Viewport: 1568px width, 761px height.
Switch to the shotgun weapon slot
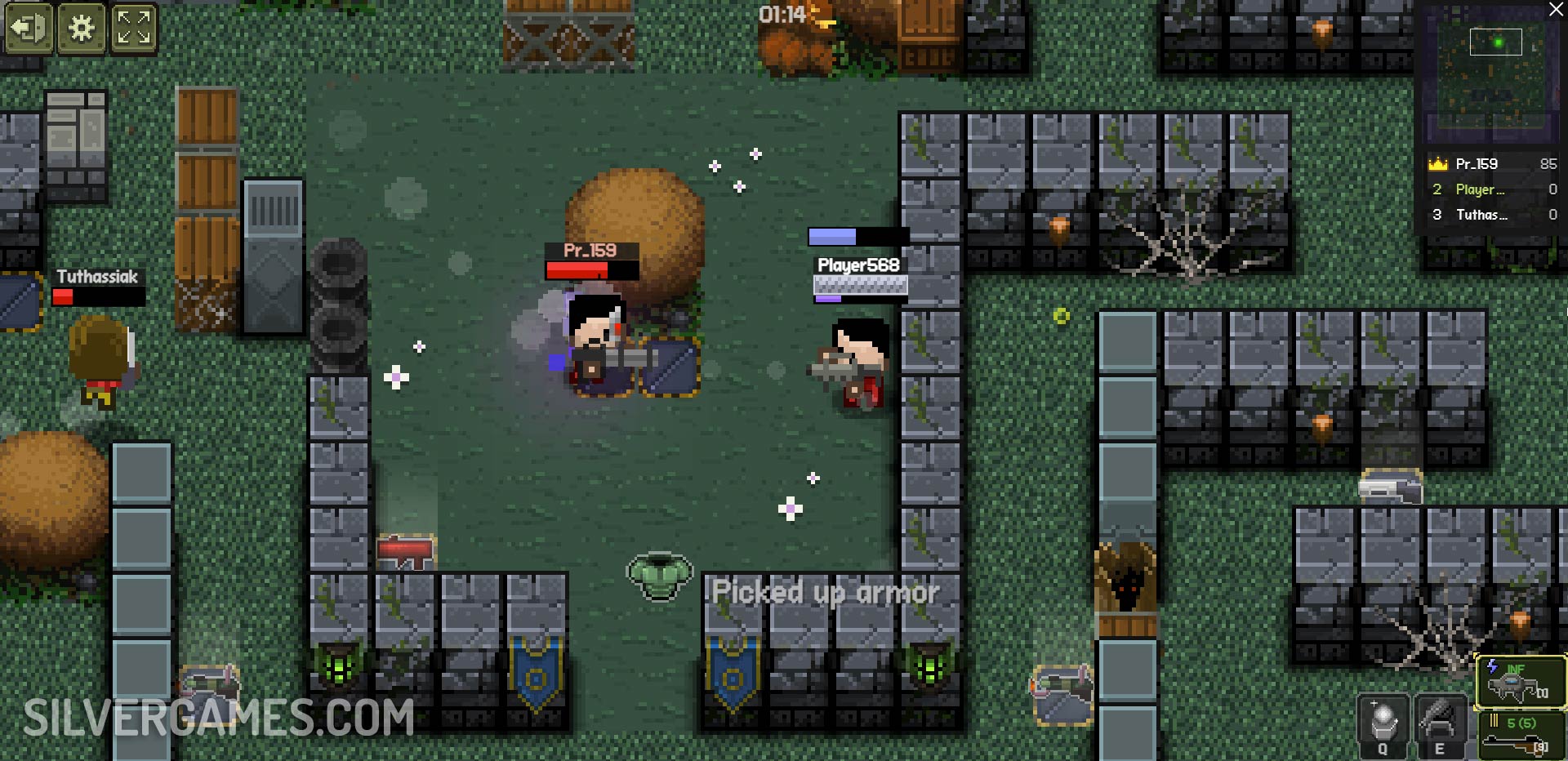click(1520, 735)
